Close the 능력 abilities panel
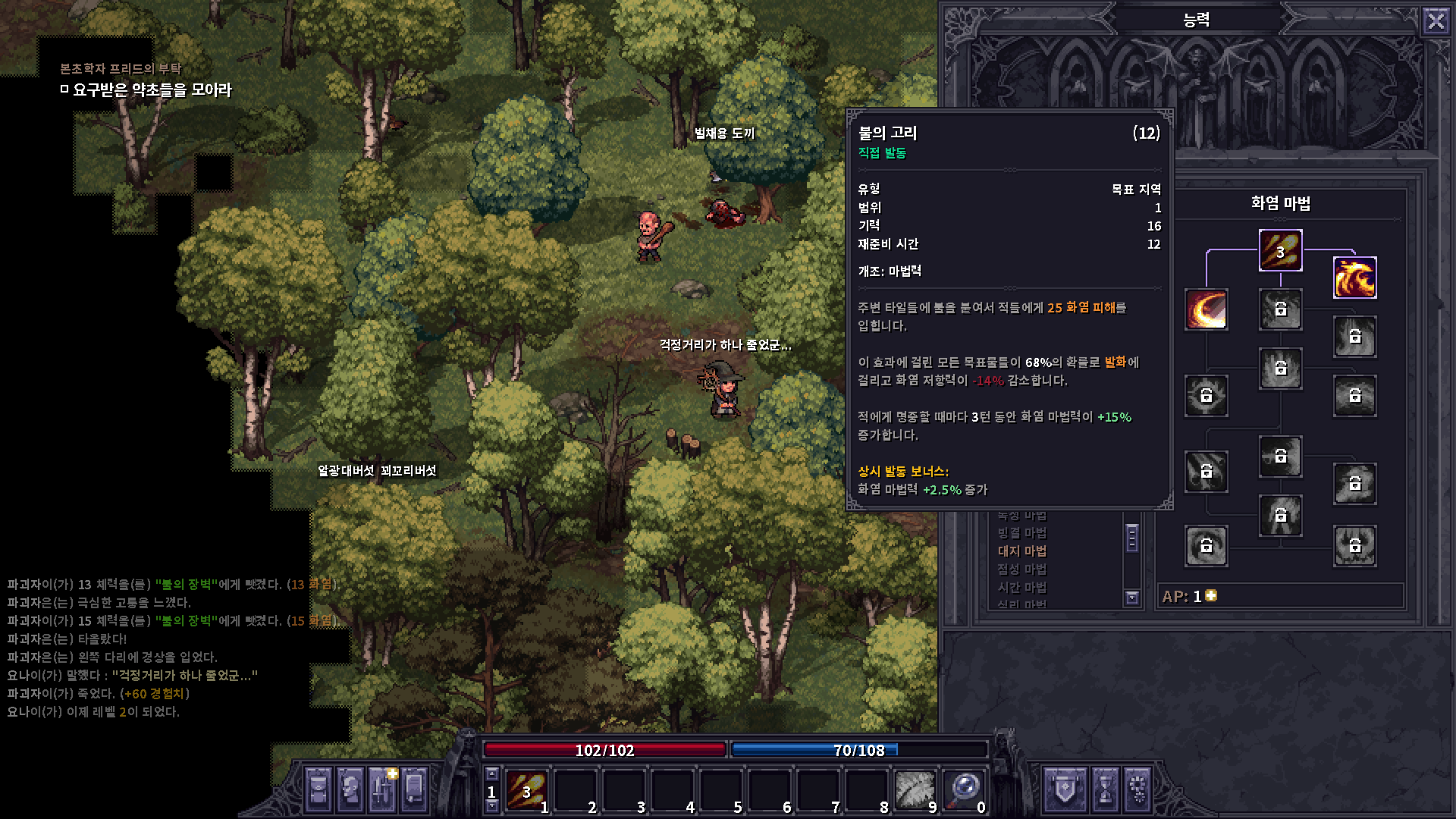The width and height of the screenshot is (1456, 819). click(1436, 20)
